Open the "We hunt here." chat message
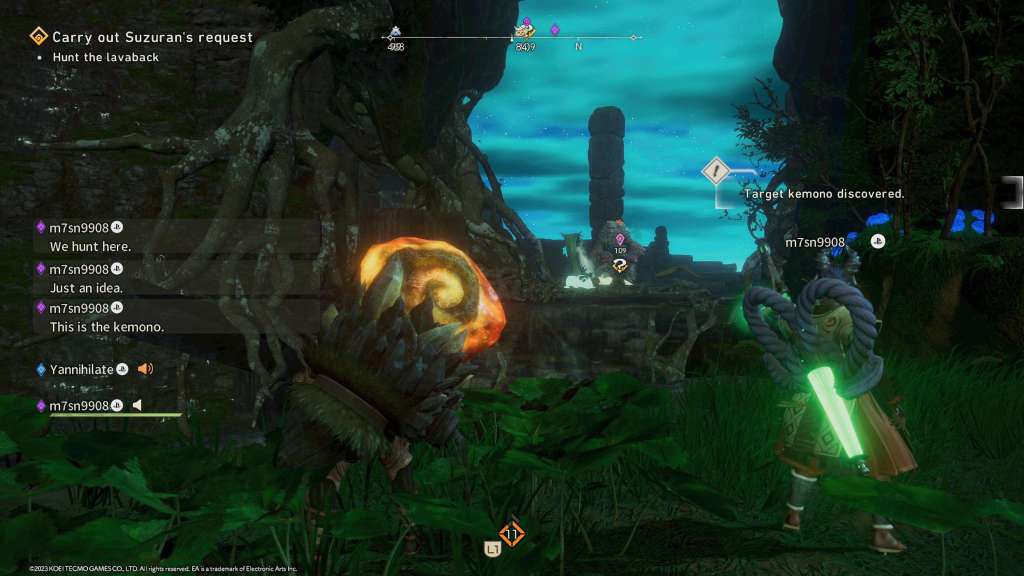 point(90,246)
